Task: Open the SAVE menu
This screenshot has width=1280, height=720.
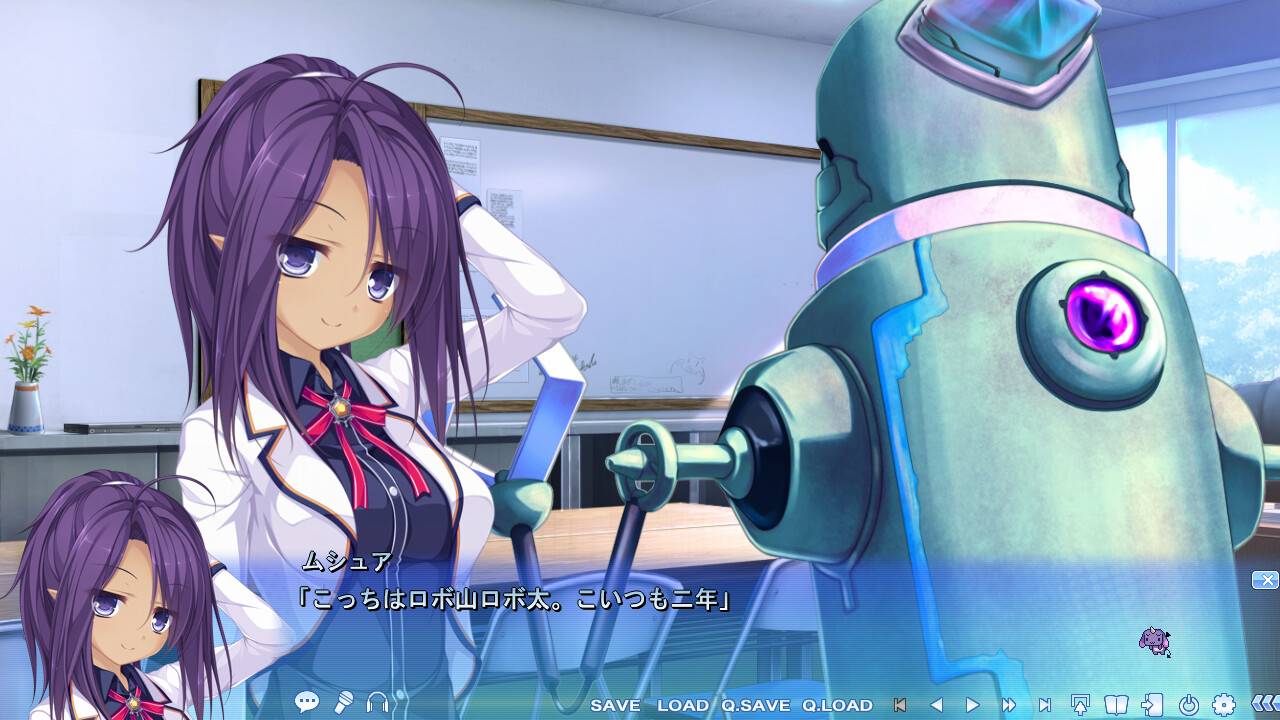Action: point(615,705)
